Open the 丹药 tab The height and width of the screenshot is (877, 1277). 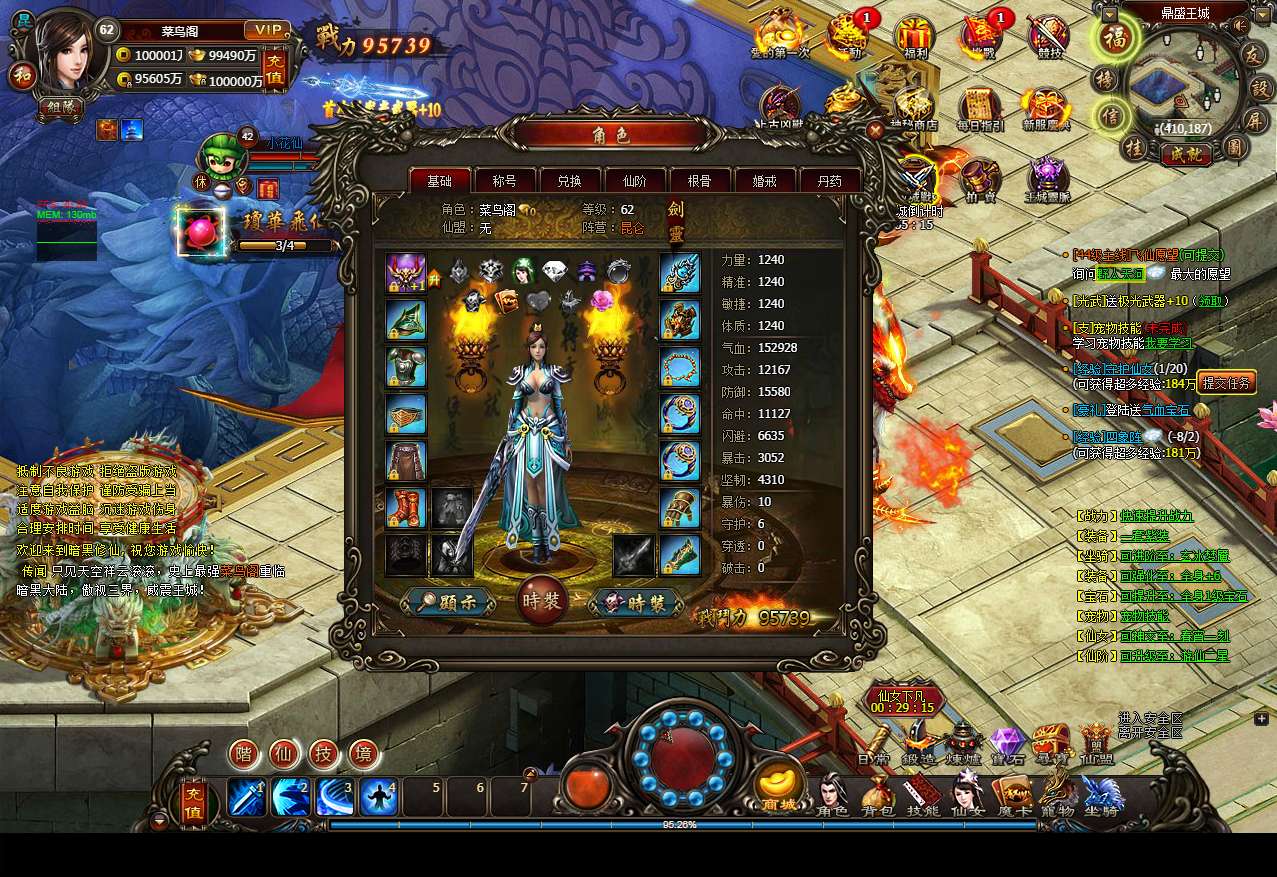[x=829, y=181]
